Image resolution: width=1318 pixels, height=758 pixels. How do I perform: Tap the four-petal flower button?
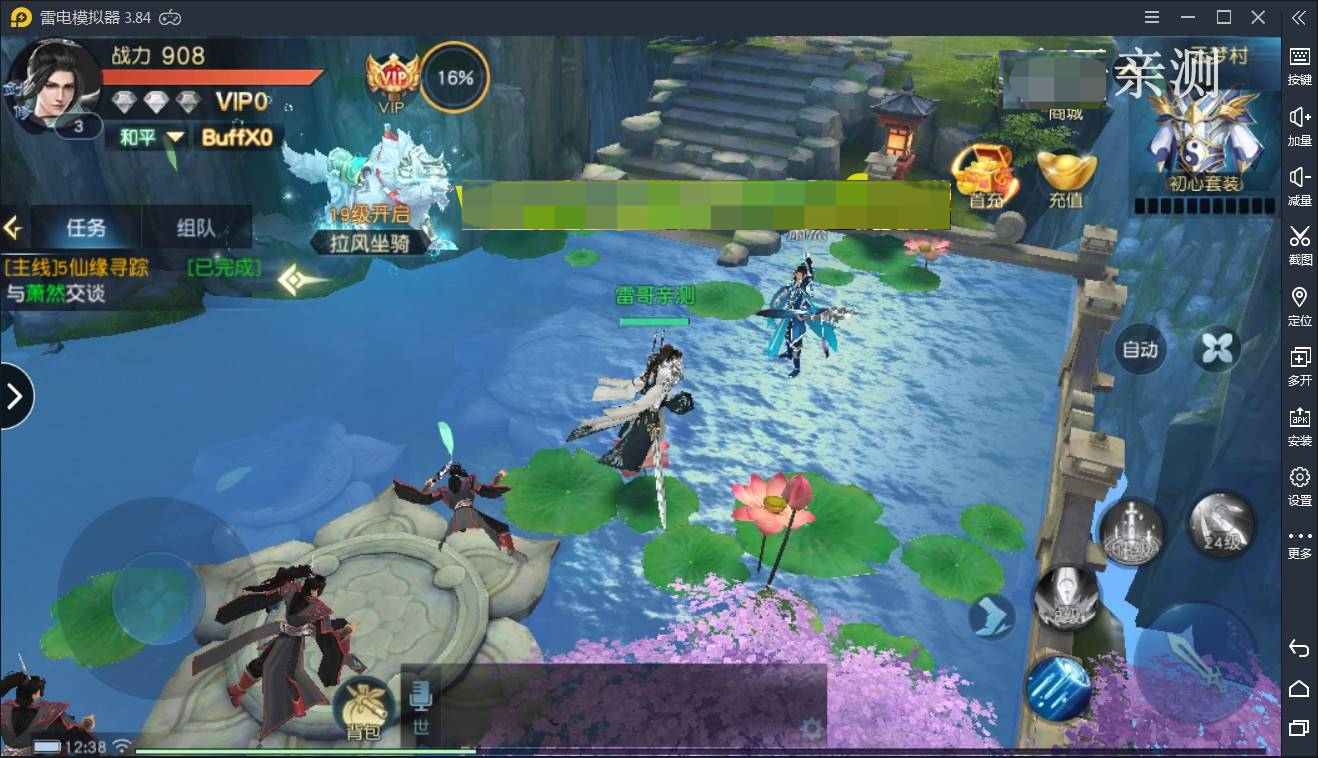pos(1217,349)
